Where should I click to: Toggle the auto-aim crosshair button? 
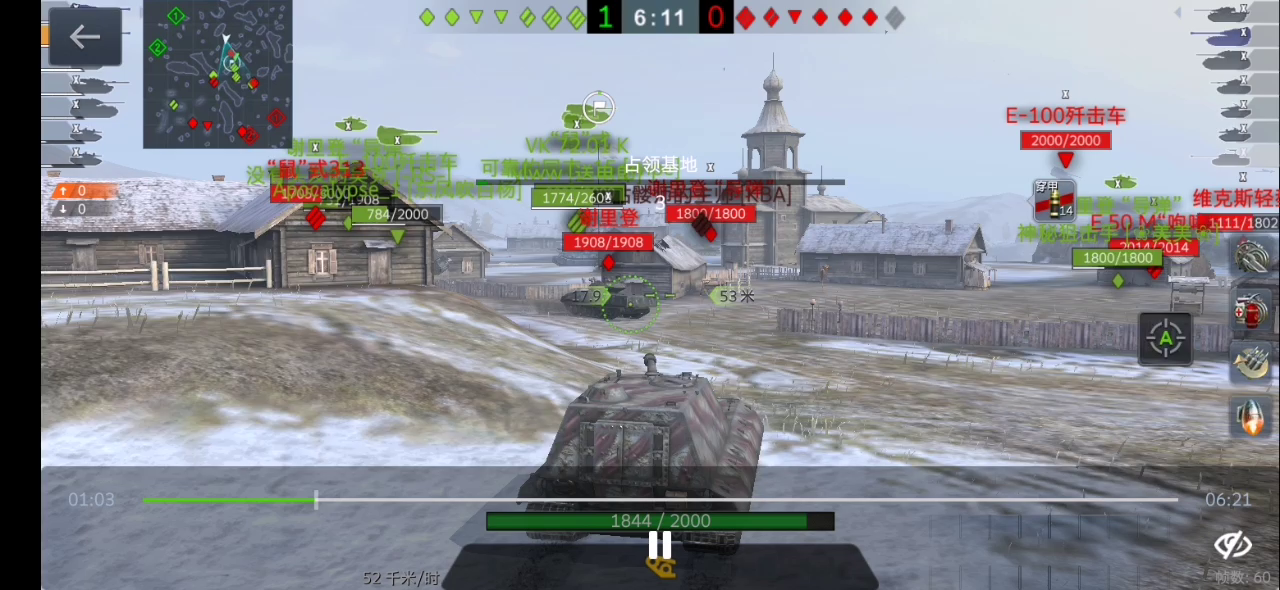pyautogui.click(x=1165, y=338)
